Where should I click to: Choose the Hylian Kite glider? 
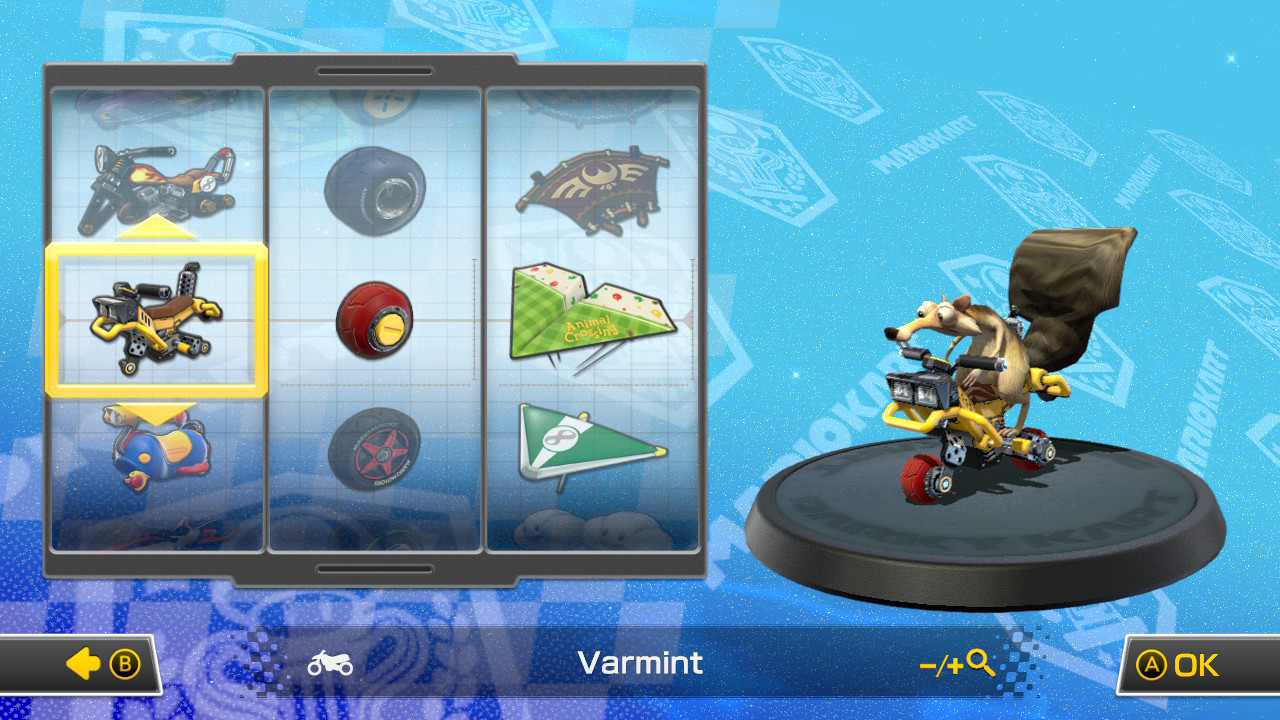[x=594, y=185]
